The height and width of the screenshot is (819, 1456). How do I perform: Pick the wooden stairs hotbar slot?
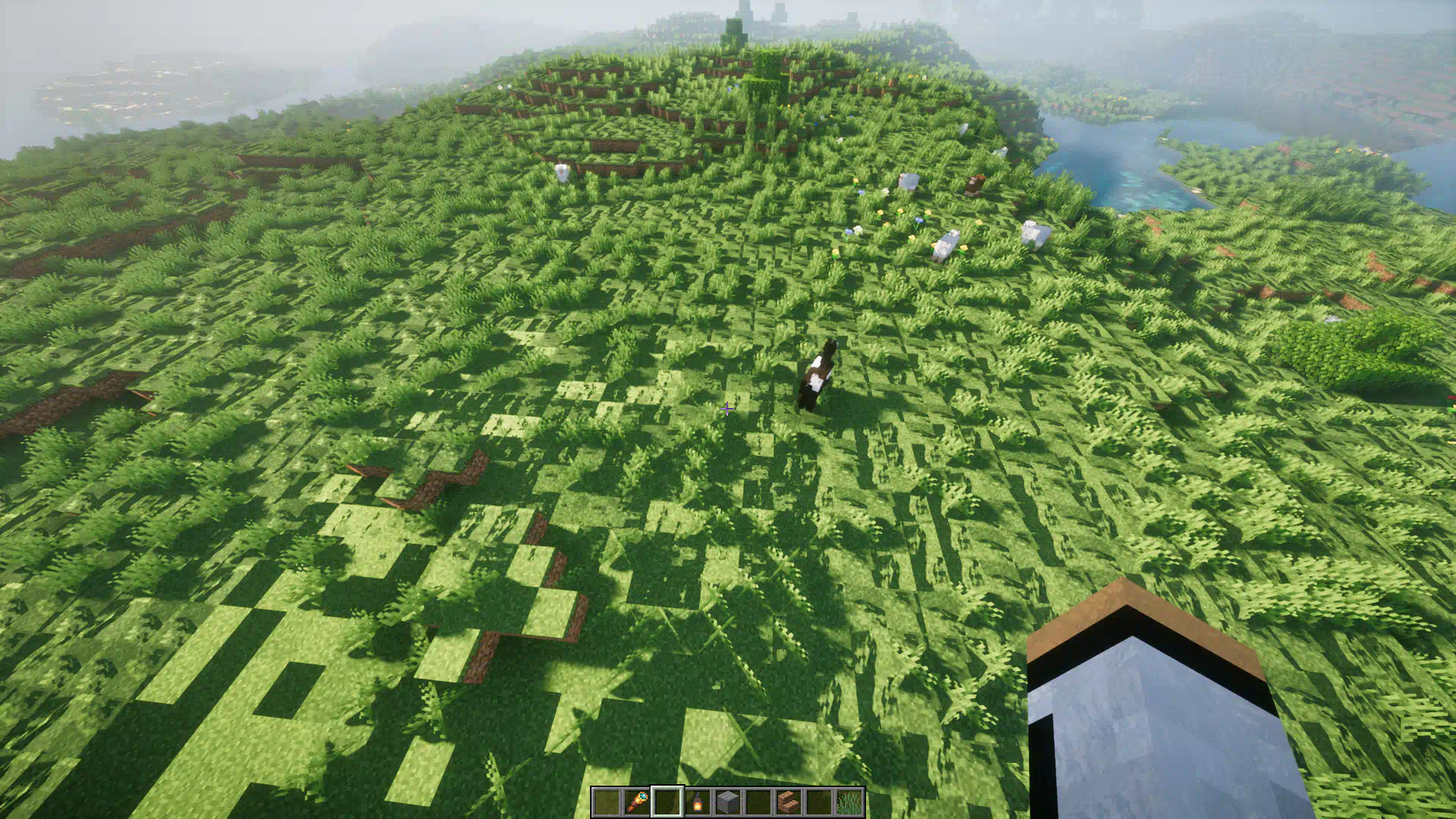pyautogui.click(x=789, y=802)
